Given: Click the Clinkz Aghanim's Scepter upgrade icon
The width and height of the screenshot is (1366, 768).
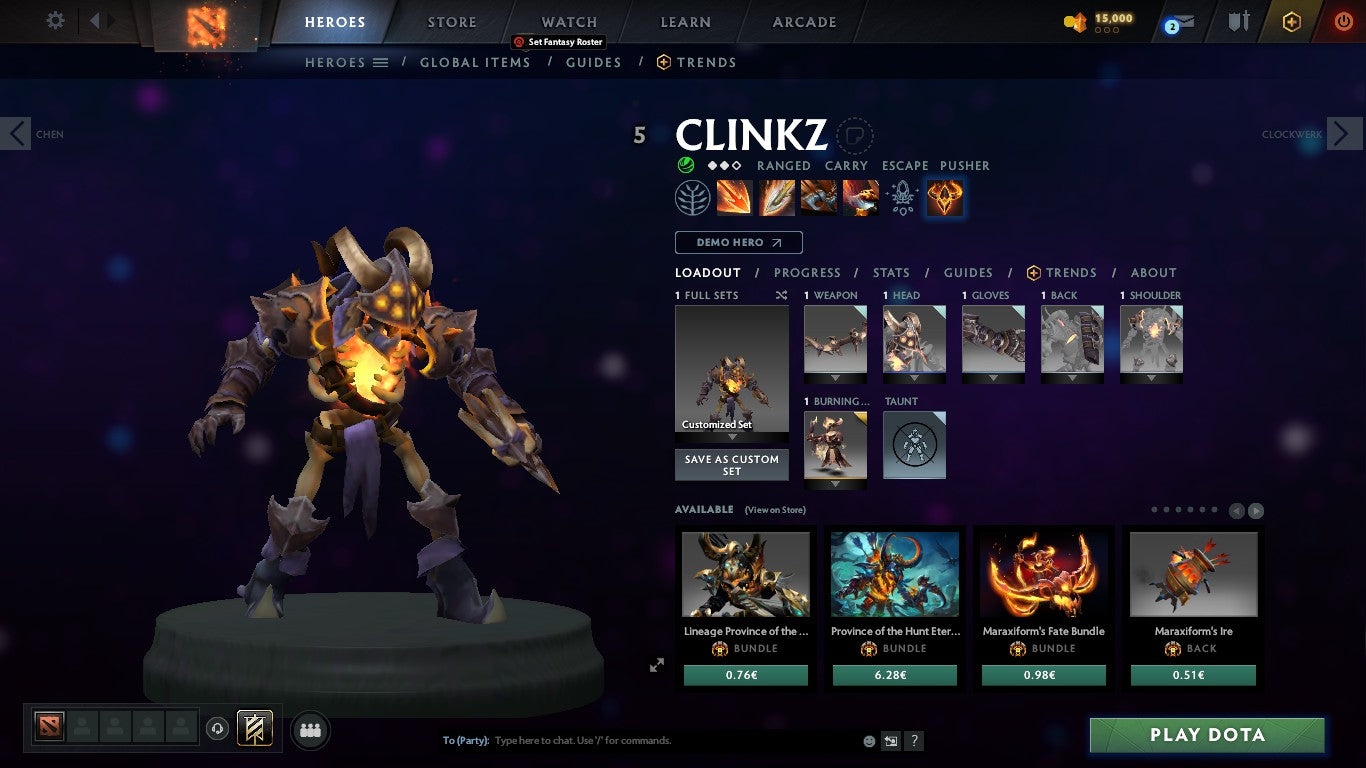Looking at the screenshot, I should coord(902,197).
